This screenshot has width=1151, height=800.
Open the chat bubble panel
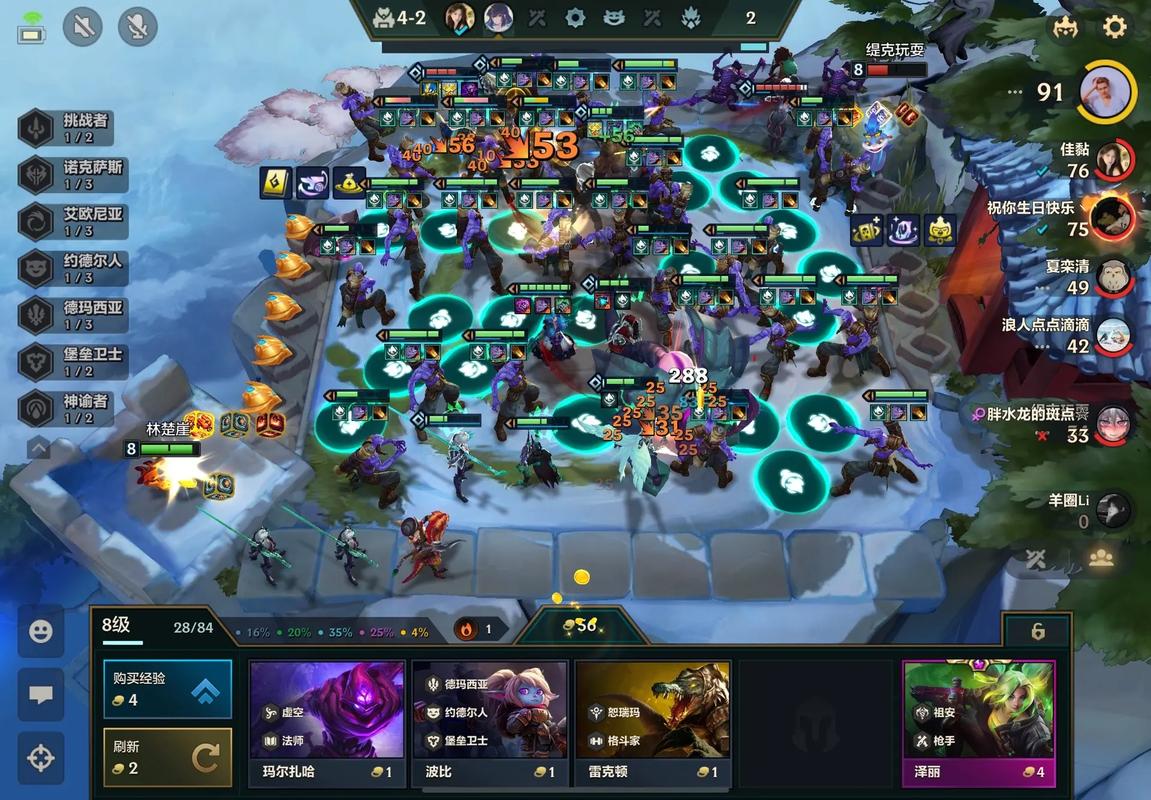pyautogui.click(x=41, y=695)
